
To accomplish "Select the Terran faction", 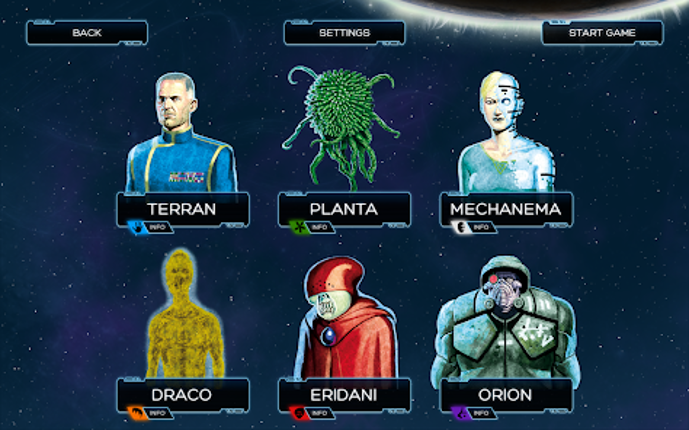I will coord(181,209).
